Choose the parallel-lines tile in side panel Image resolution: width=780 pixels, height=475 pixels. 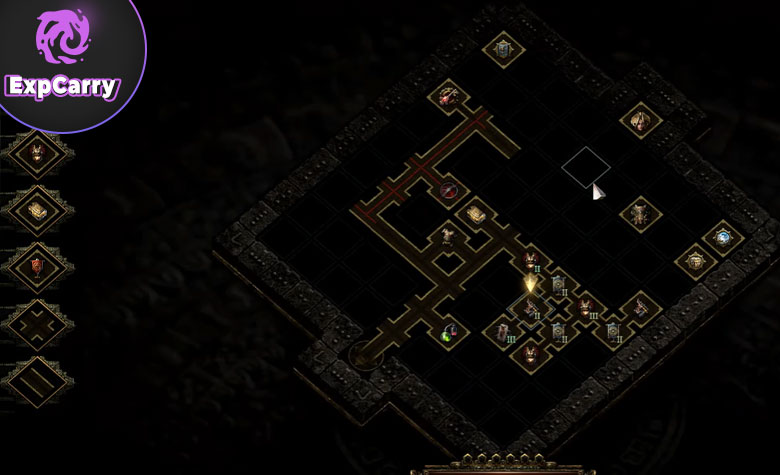39,381
